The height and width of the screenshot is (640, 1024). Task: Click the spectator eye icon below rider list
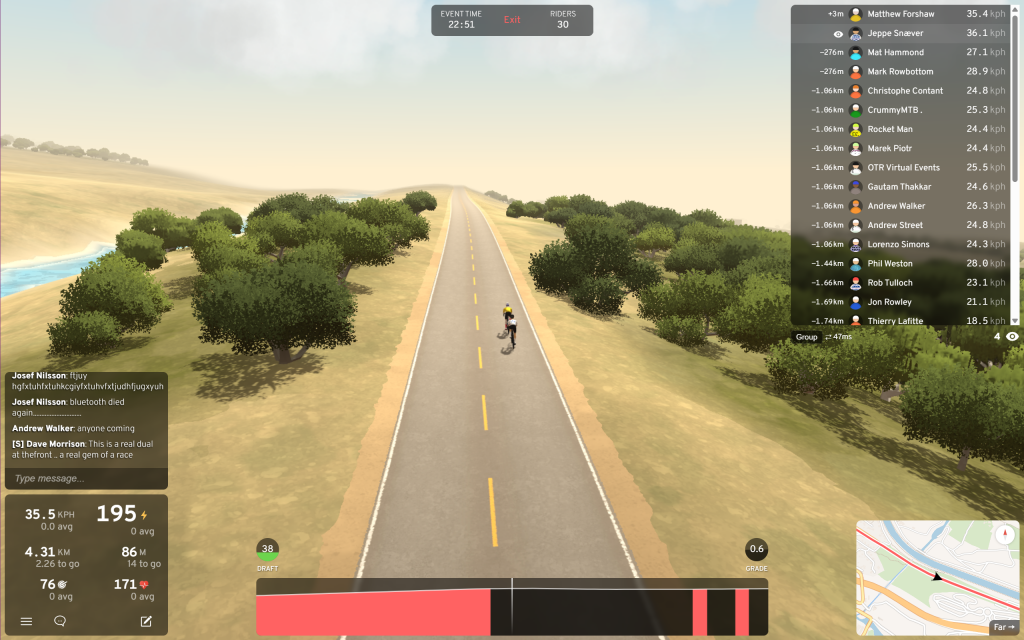pos(1012,337)
